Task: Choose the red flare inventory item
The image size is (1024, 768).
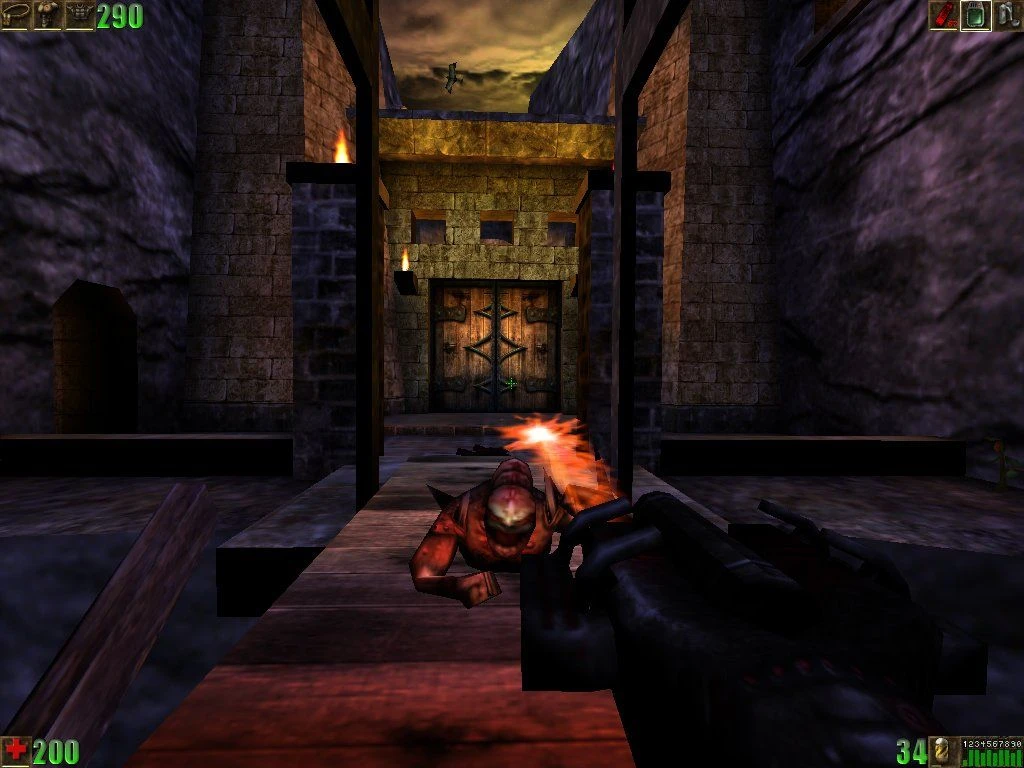Action: click(x=943, y=15)
